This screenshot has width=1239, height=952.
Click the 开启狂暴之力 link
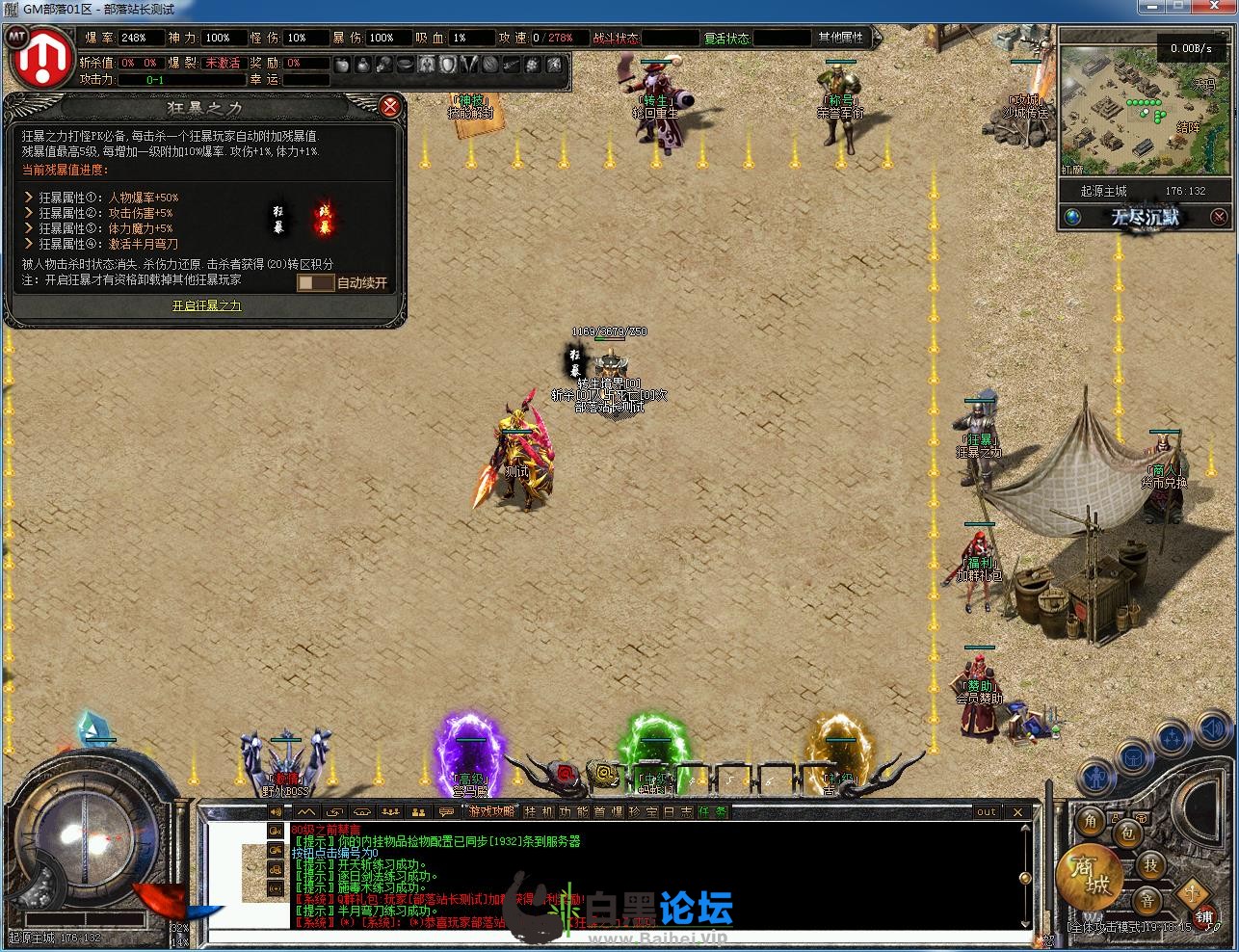[207, 305]
